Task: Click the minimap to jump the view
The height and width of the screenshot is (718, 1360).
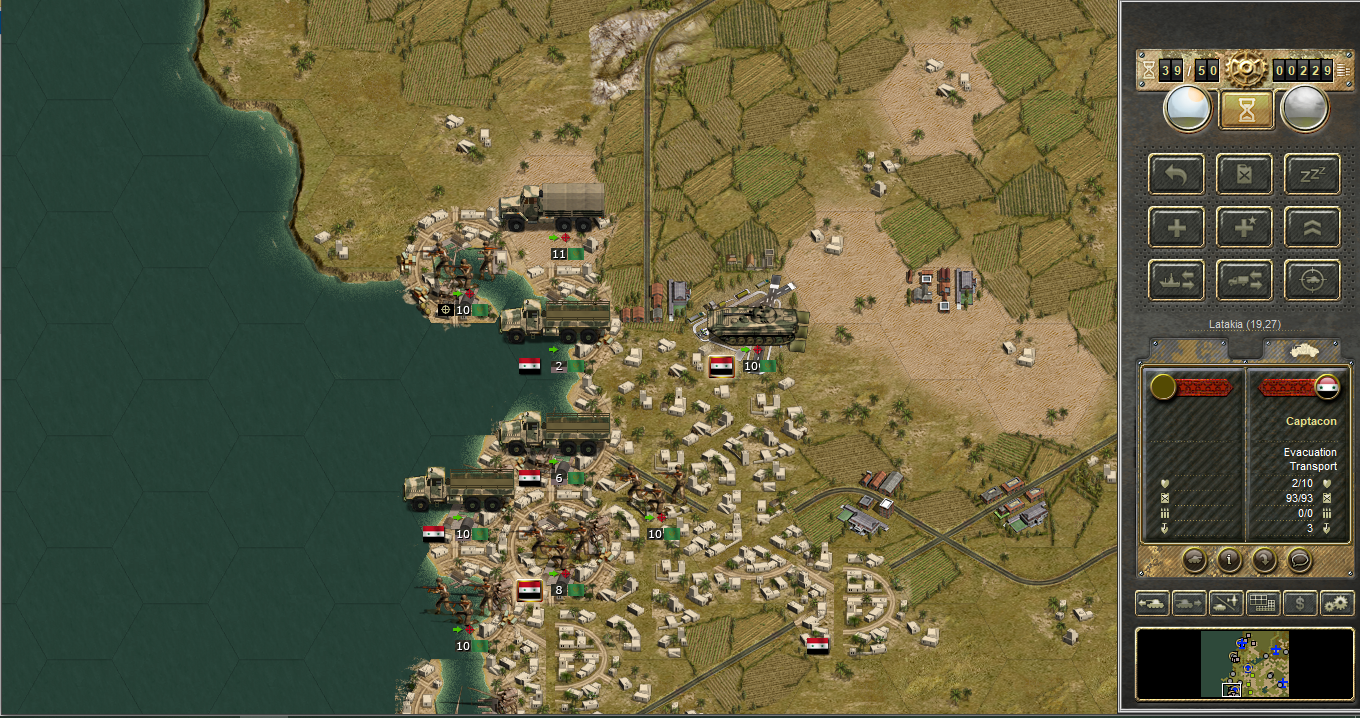Action: point(1245,663)
